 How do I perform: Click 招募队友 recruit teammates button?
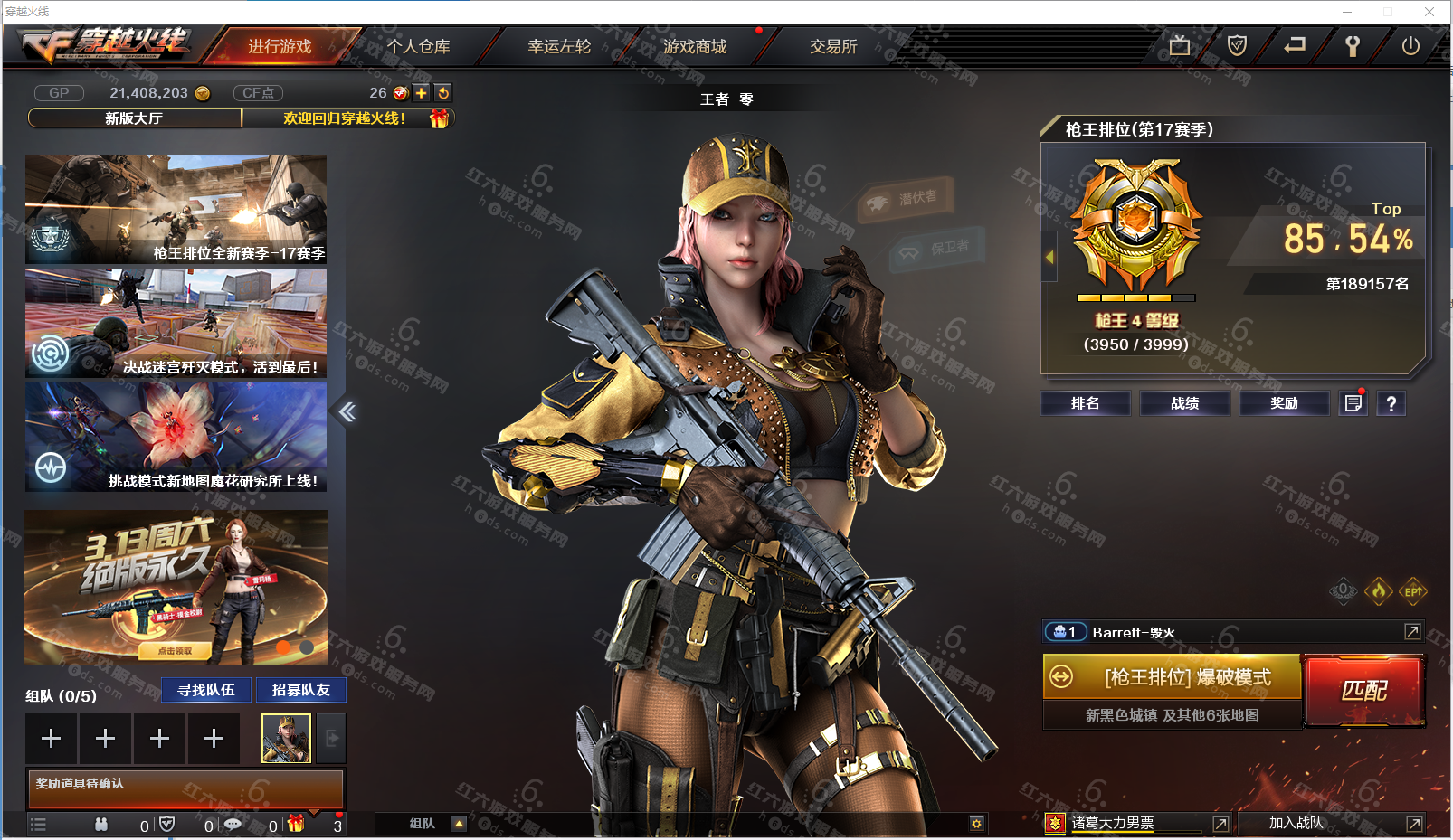pyautogui.click(x=301, y=690)
